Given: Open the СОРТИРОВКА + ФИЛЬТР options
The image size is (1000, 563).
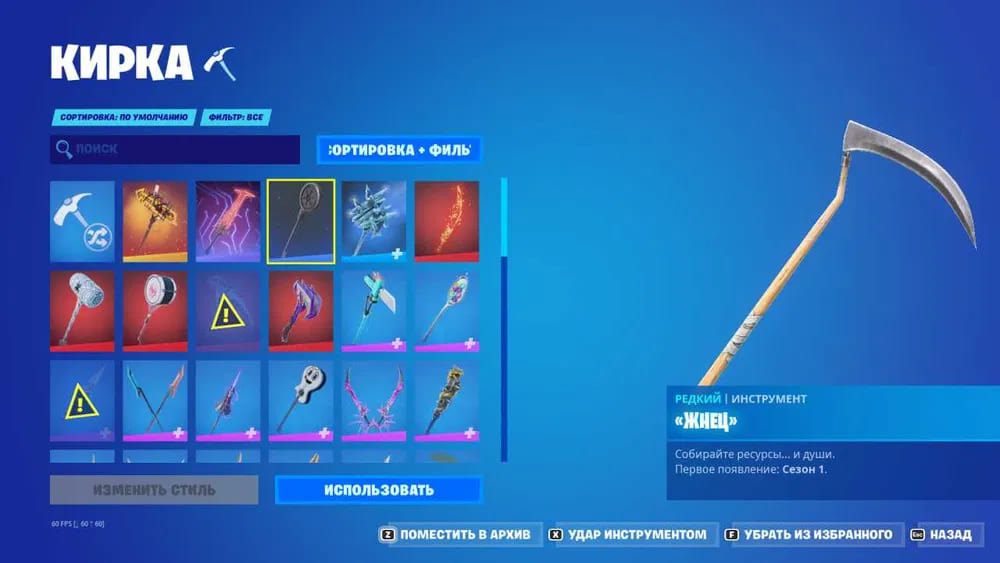Looking at the screenshot, I should pos(399,150).
